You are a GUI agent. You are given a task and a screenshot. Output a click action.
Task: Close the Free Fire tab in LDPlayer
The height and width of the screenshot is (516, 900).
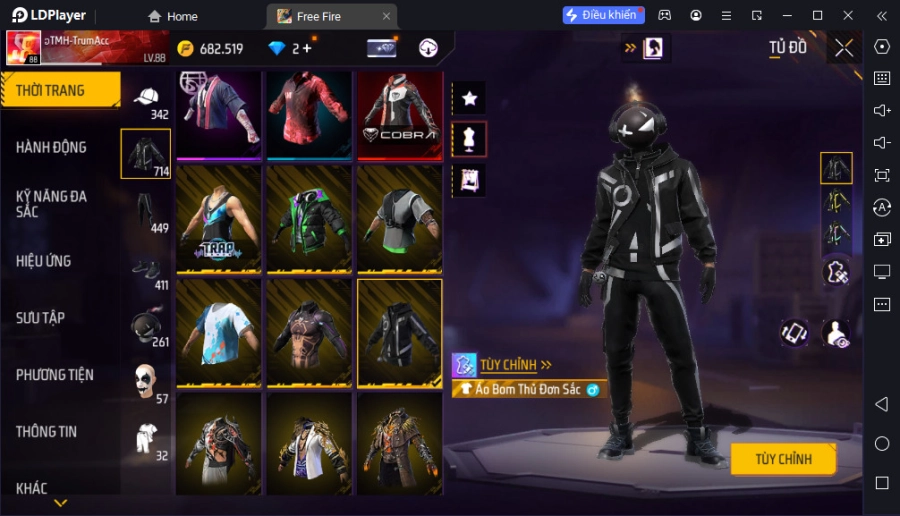click(386, 16)
